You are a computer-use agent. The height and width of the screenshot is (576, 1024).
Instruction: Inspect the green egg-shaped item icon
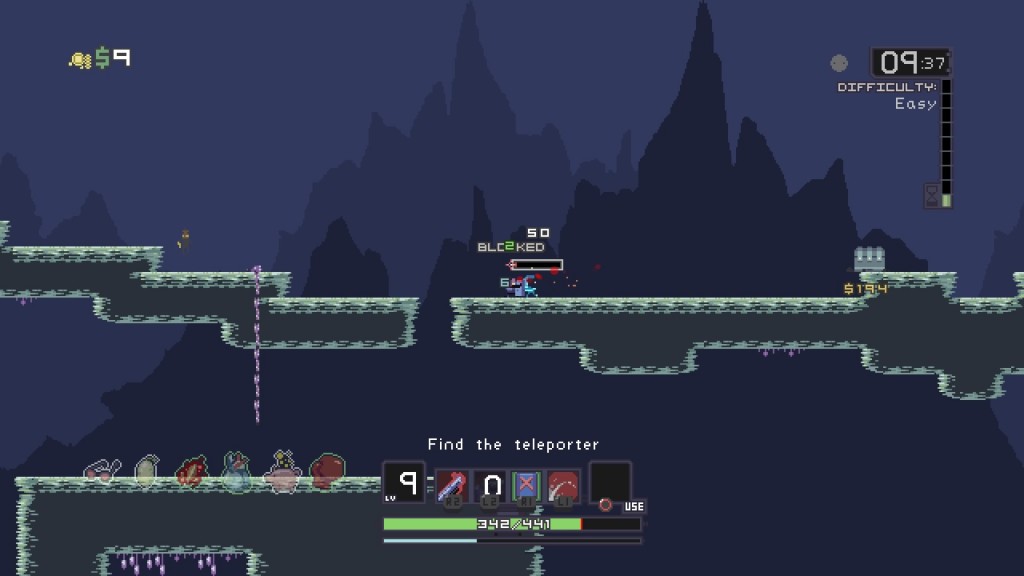click(146, 471)
